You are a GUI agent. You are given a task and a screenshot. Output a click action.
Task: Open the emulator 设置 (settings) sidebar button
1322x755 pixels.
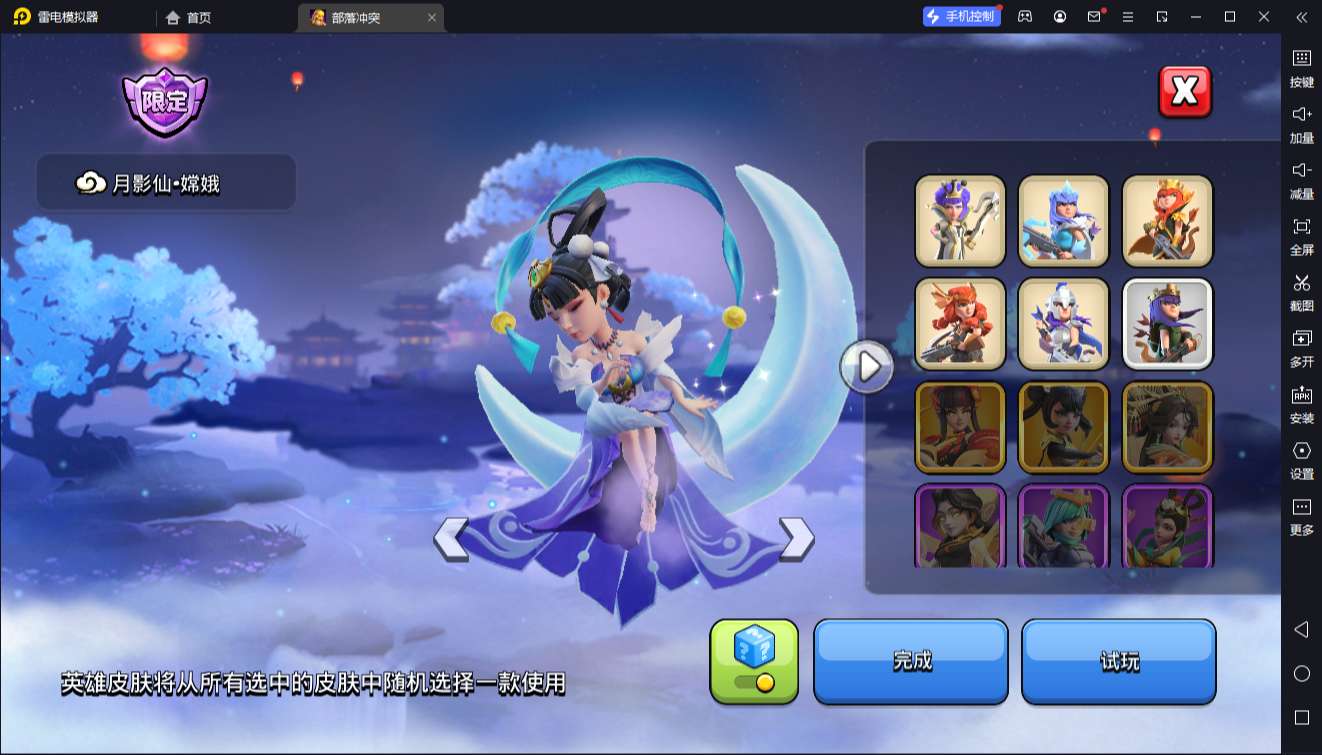(x=1301, y=459)
